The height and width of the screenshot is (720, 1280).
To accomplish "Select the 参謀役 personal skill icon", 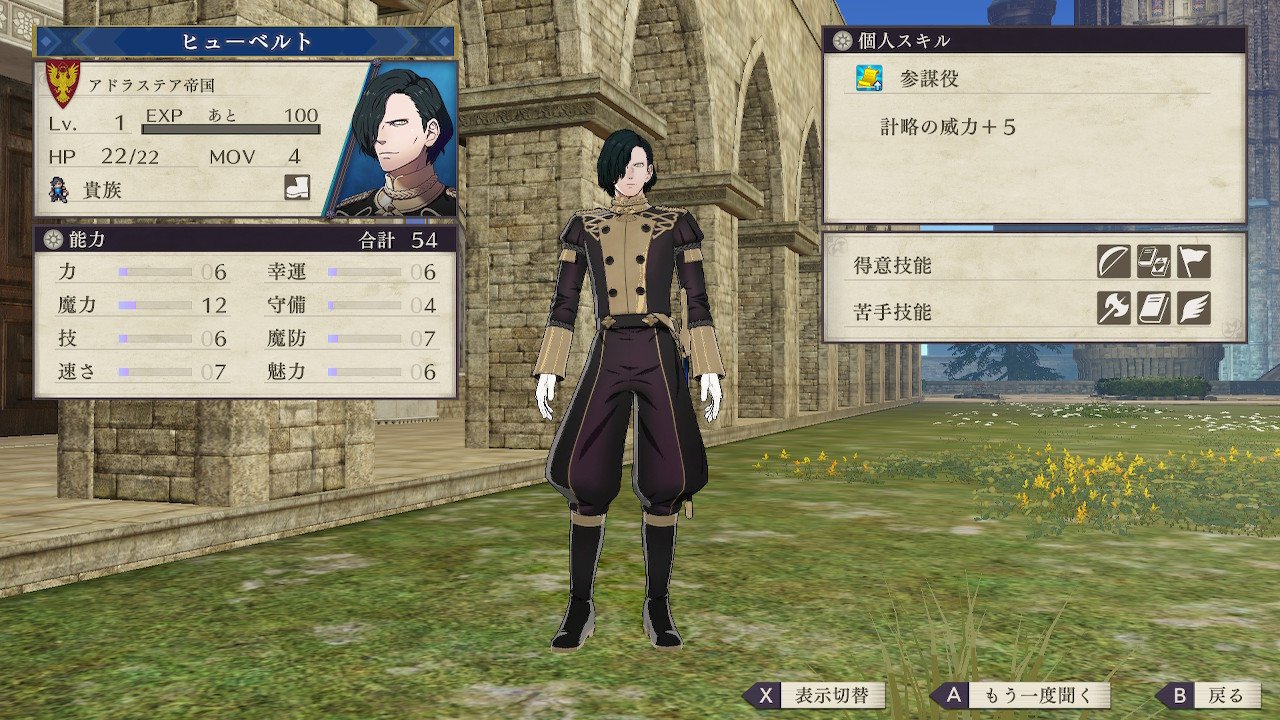I will (x=868, y=78).
